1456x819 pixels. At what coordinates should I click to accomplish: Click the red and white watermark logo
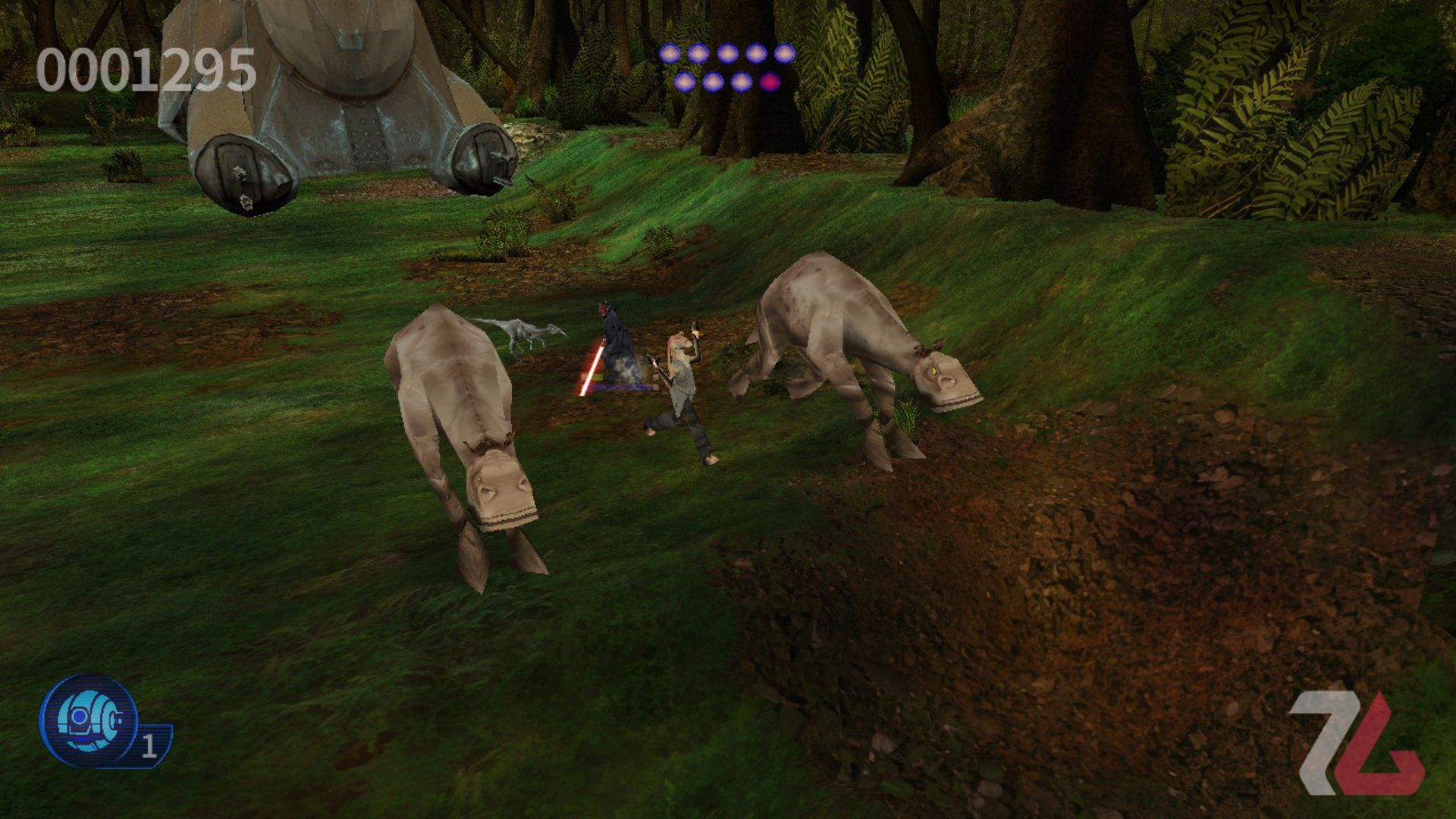click(1355, 742)
